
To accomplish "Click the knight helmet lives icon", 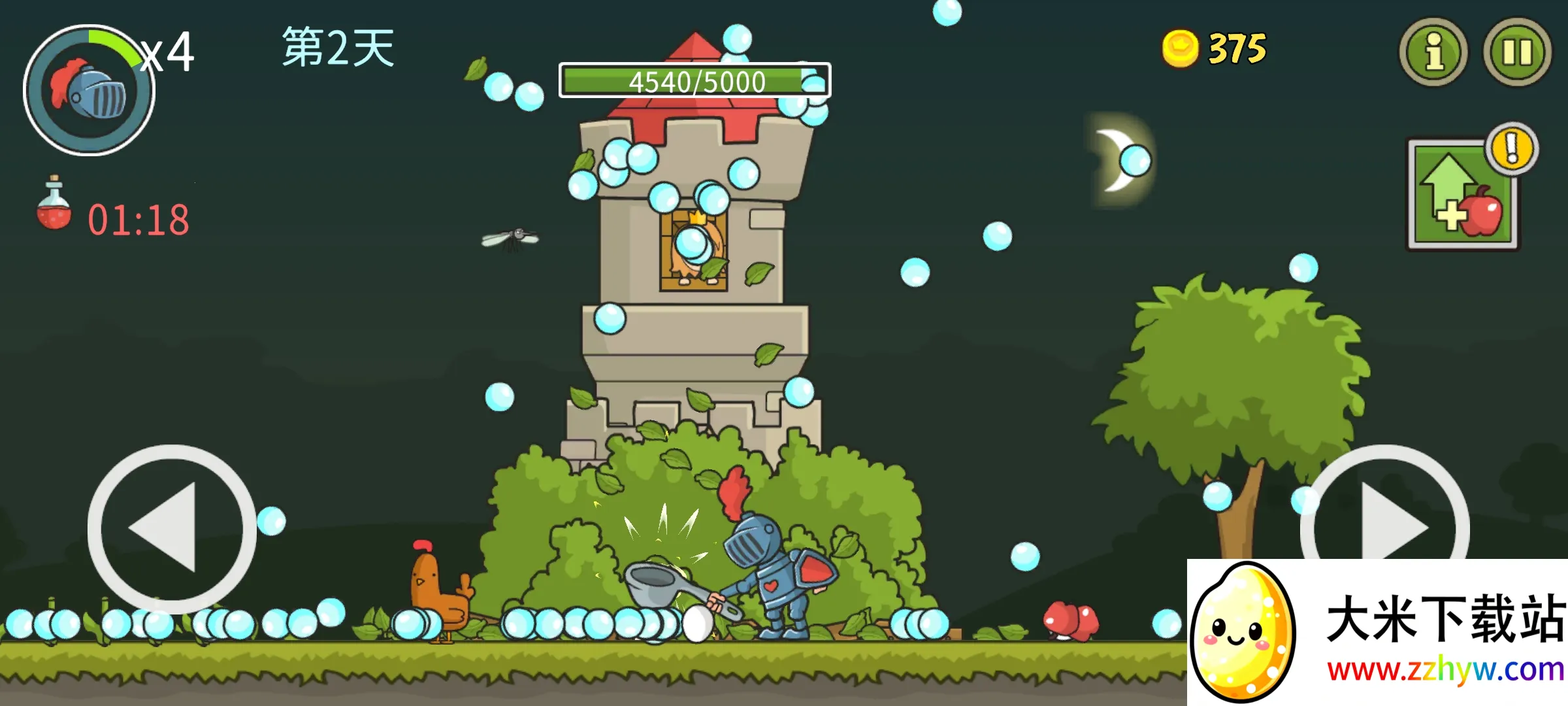I will point(89,90).
